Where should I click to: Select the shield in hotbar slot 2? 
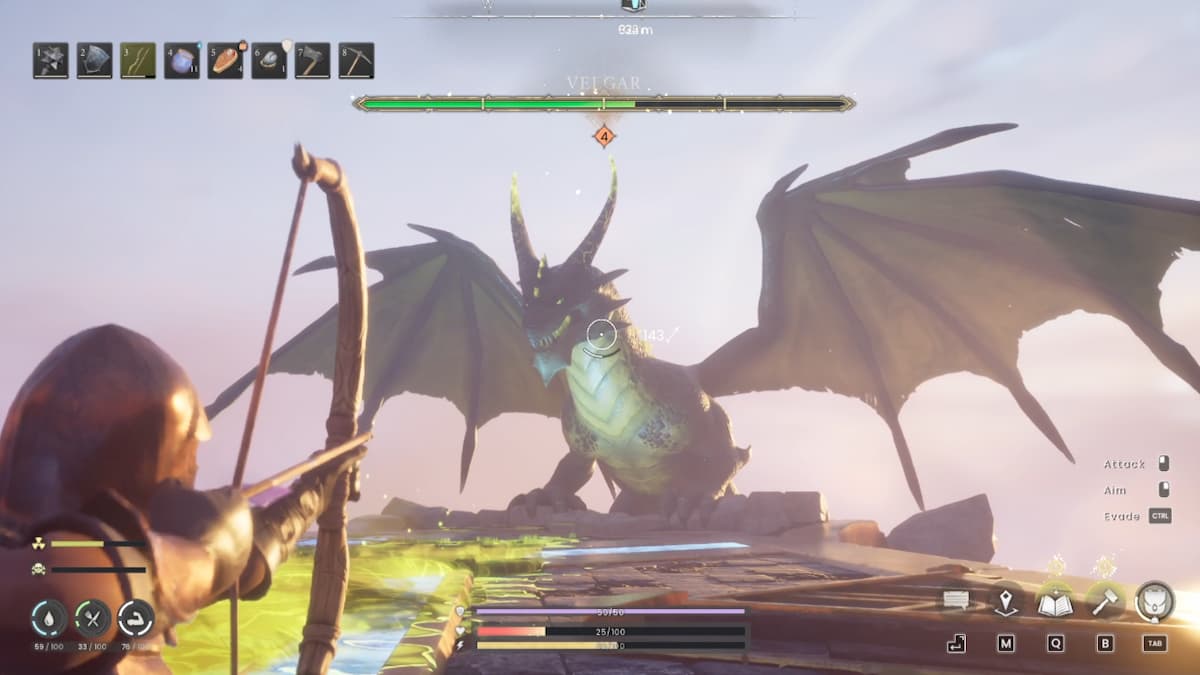95,61
